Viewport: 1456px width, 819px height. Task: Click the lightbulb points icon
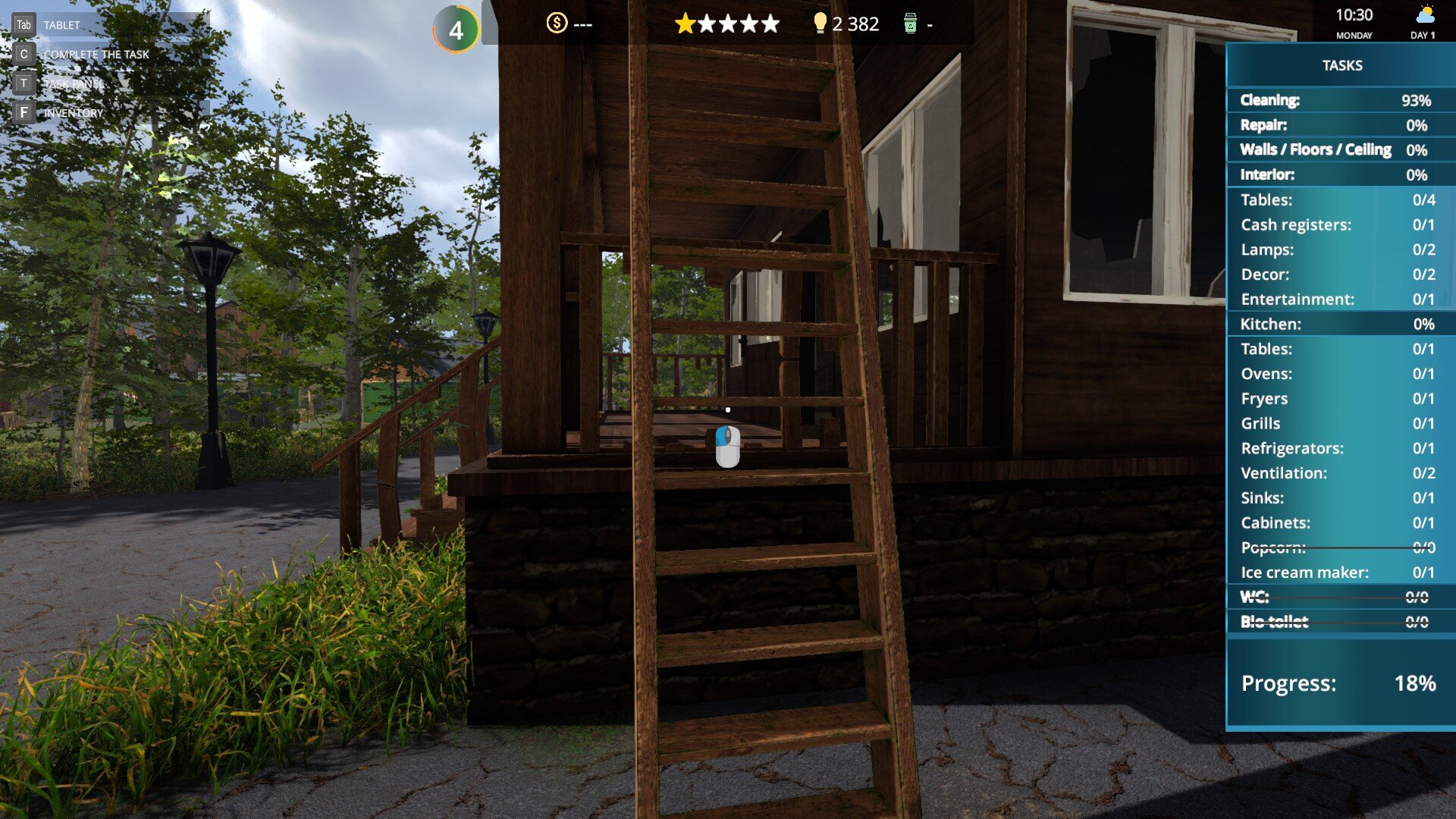point(820,24)
